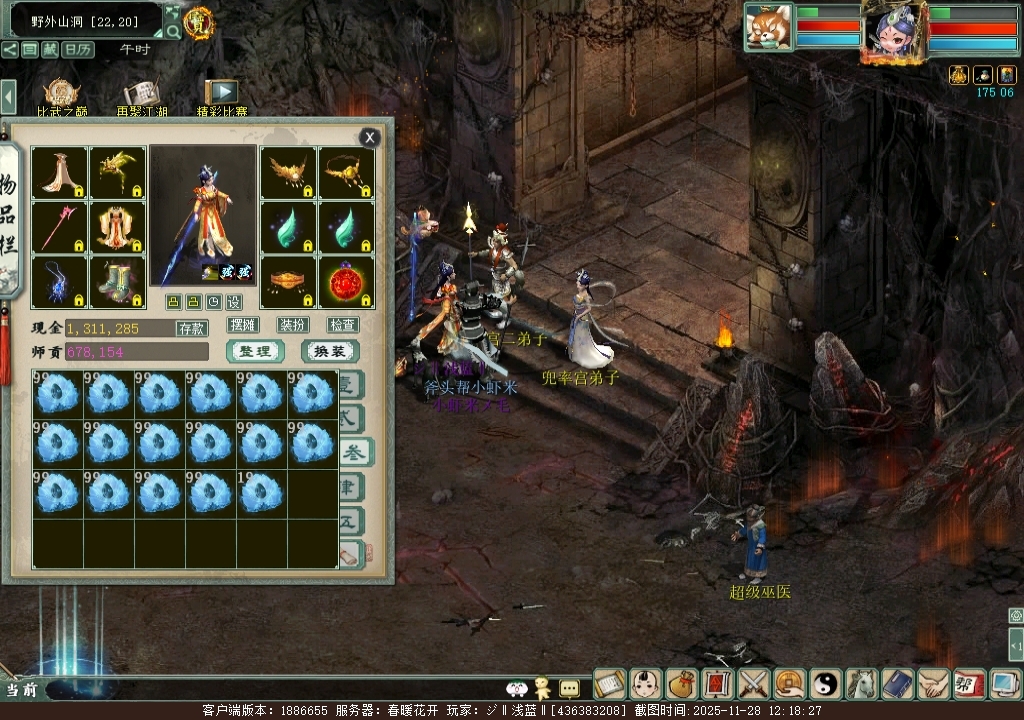Open the 存款 deposit option

(x=192, y=328)
